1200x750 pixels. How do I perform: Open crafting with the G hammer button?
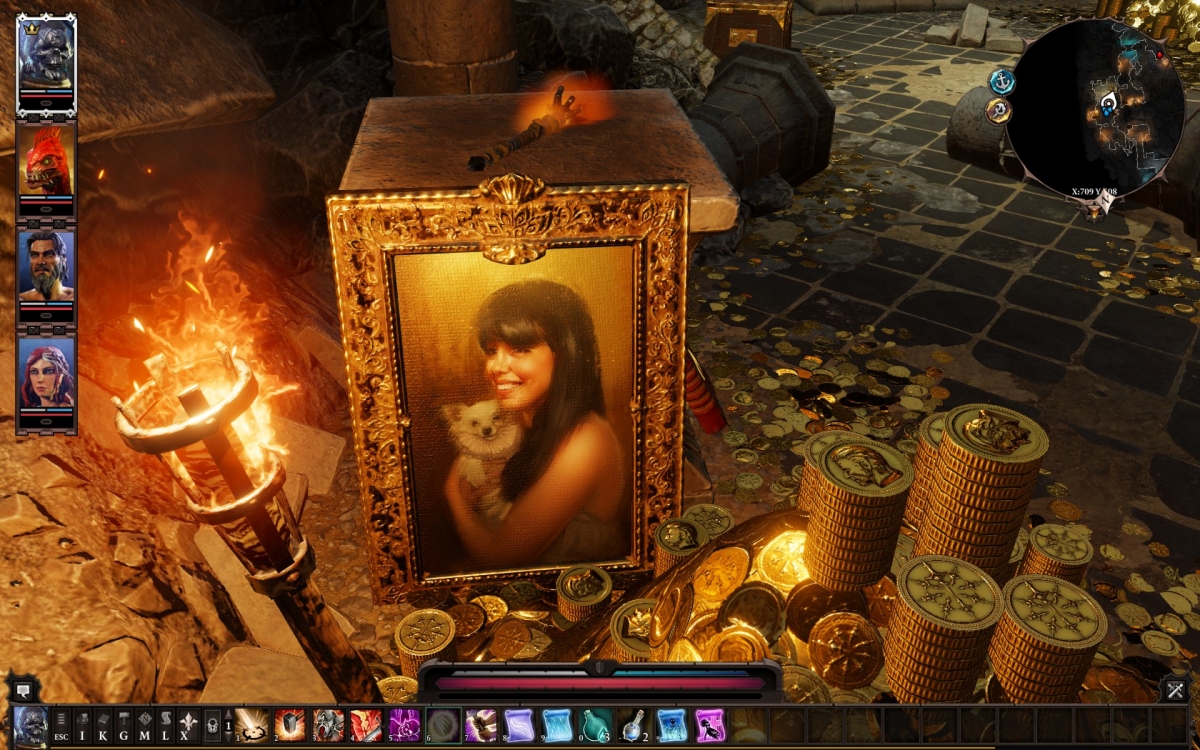[x=124, y=723]
